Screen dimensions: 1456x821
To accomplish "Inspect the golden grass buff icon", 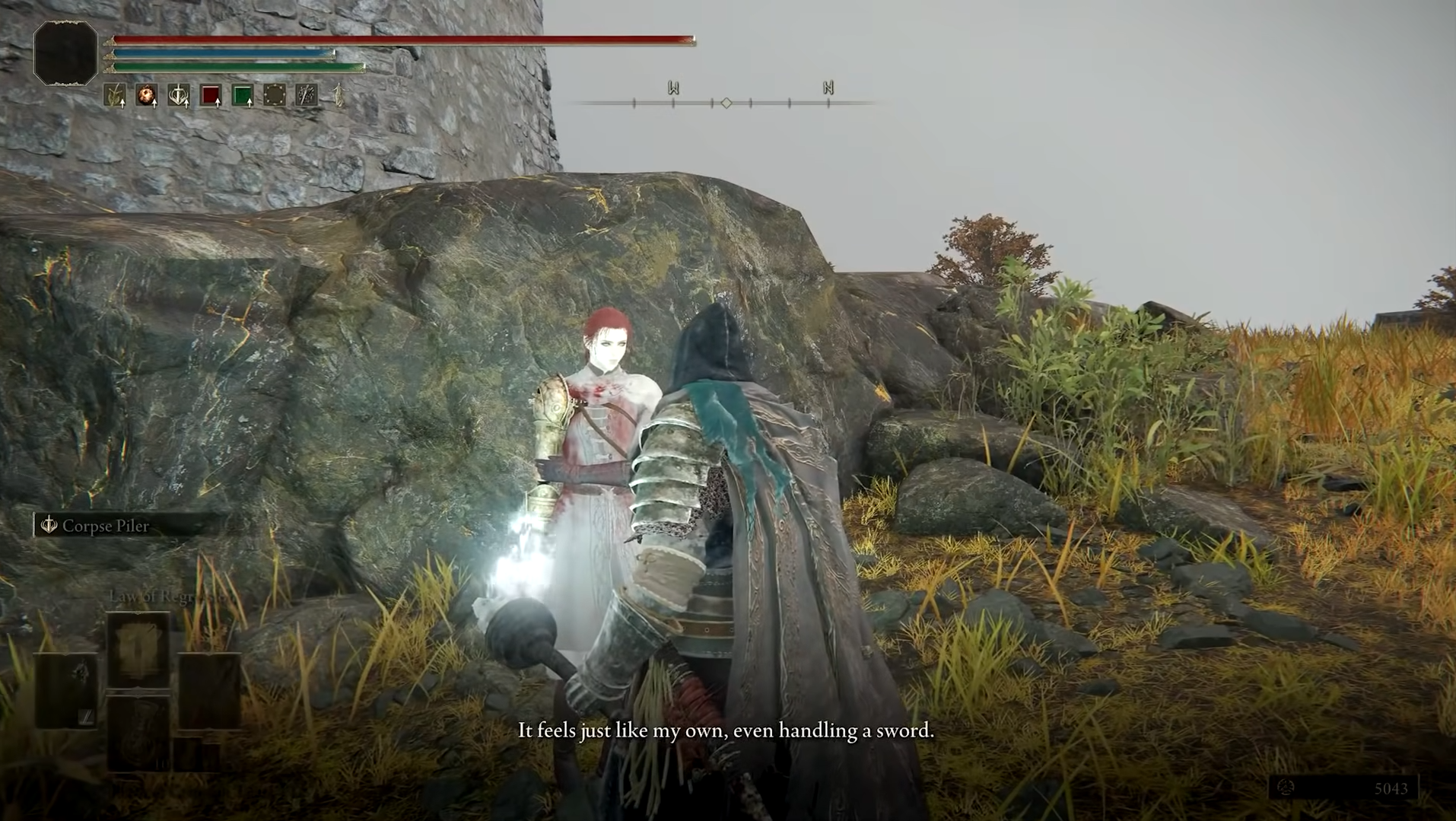I will pyautogui.click(x=115, y=95).
